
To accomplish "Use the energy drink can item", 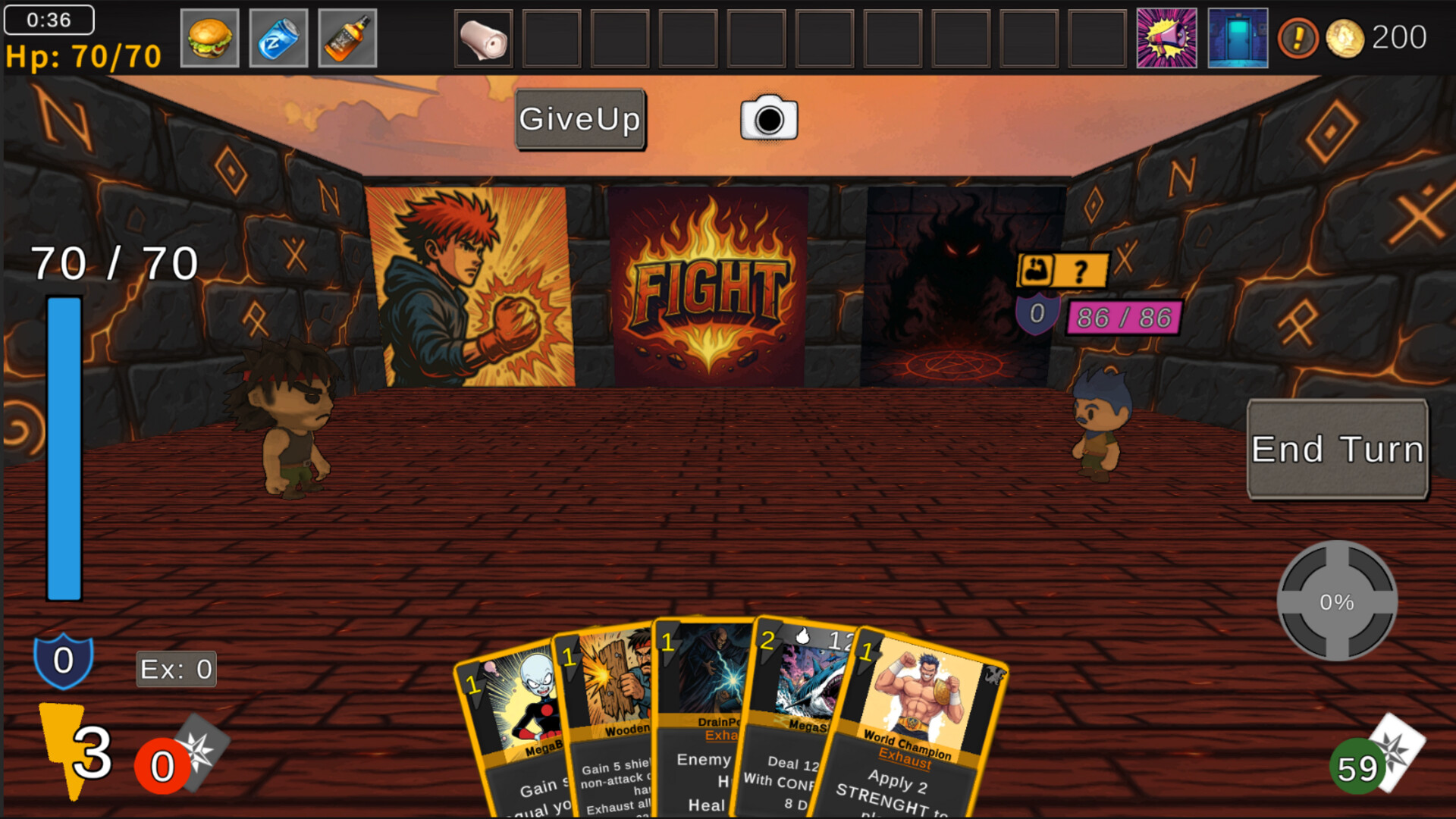I will tap(278, 37).
